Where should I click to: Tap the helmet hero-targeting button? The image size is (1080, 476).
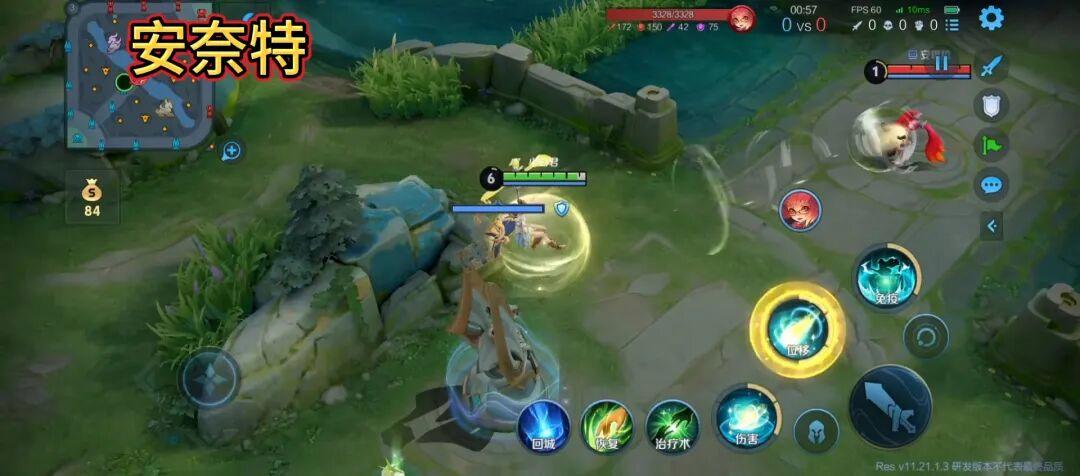pyautogui.click(x=816, y=431)
